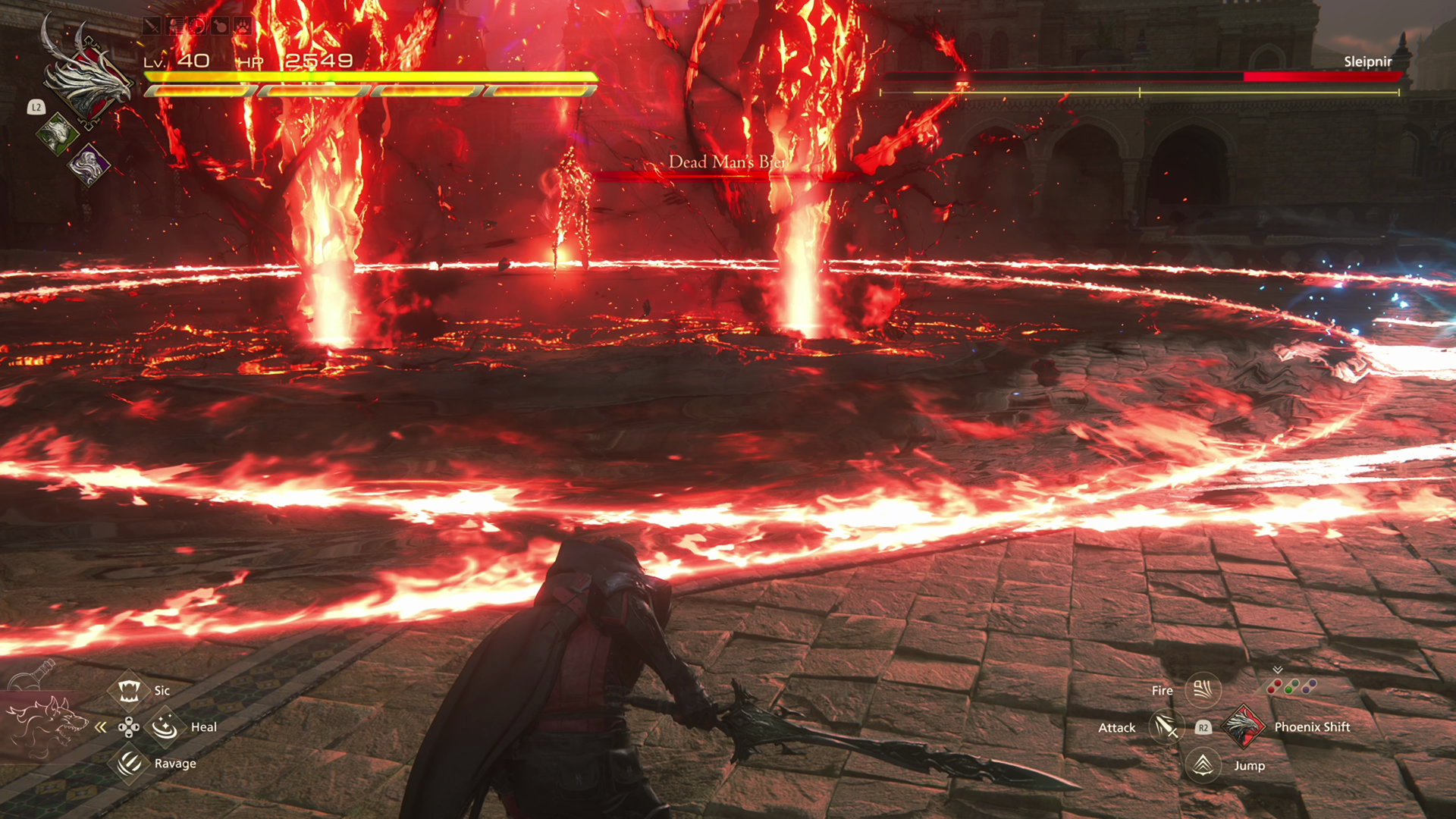Switch to the green Eikon icon
This screenshot has height=819, width=1456.
point(57,134)
